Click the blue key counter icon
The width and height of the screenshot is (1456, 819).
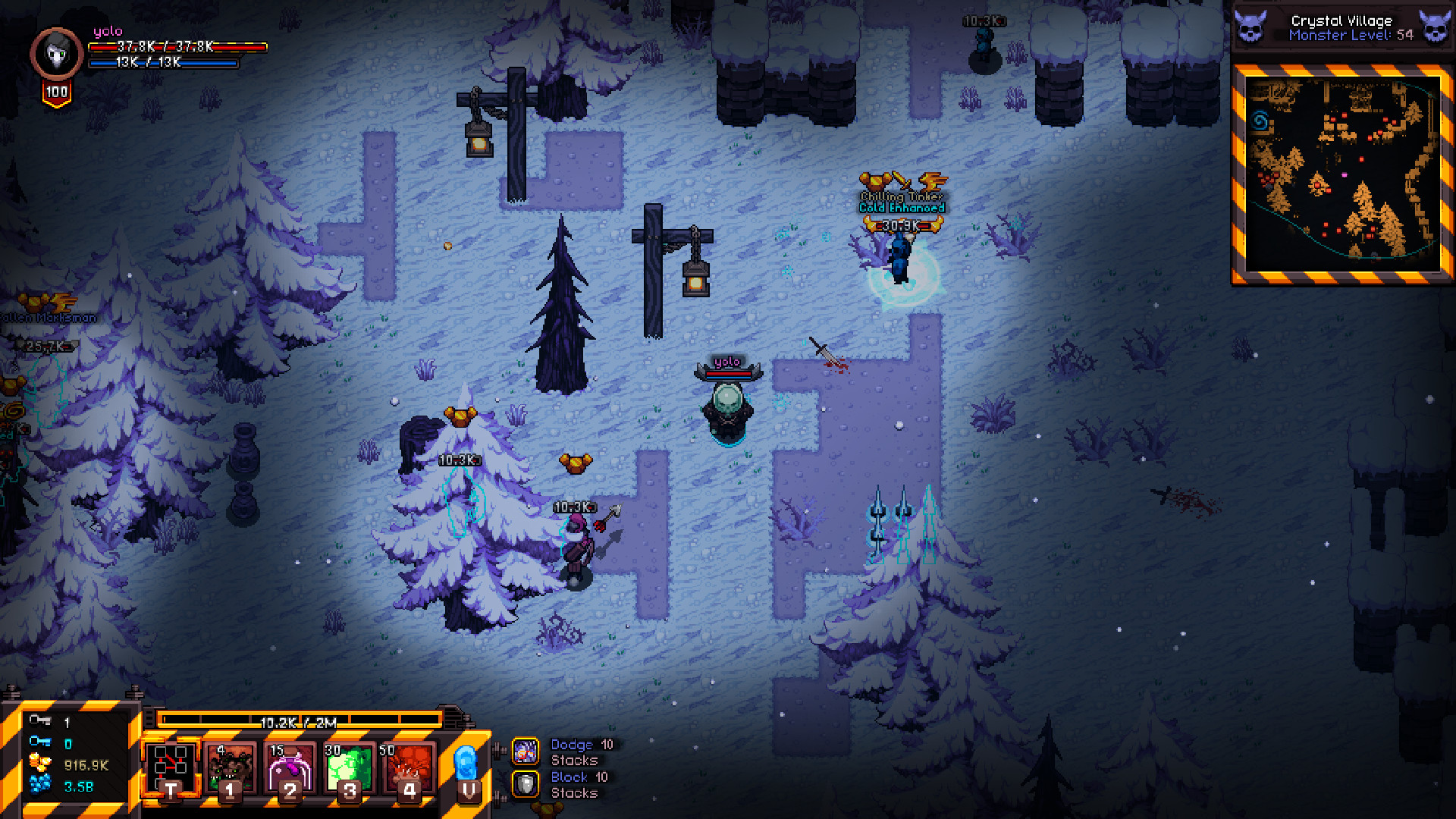[x=39, y=744]
